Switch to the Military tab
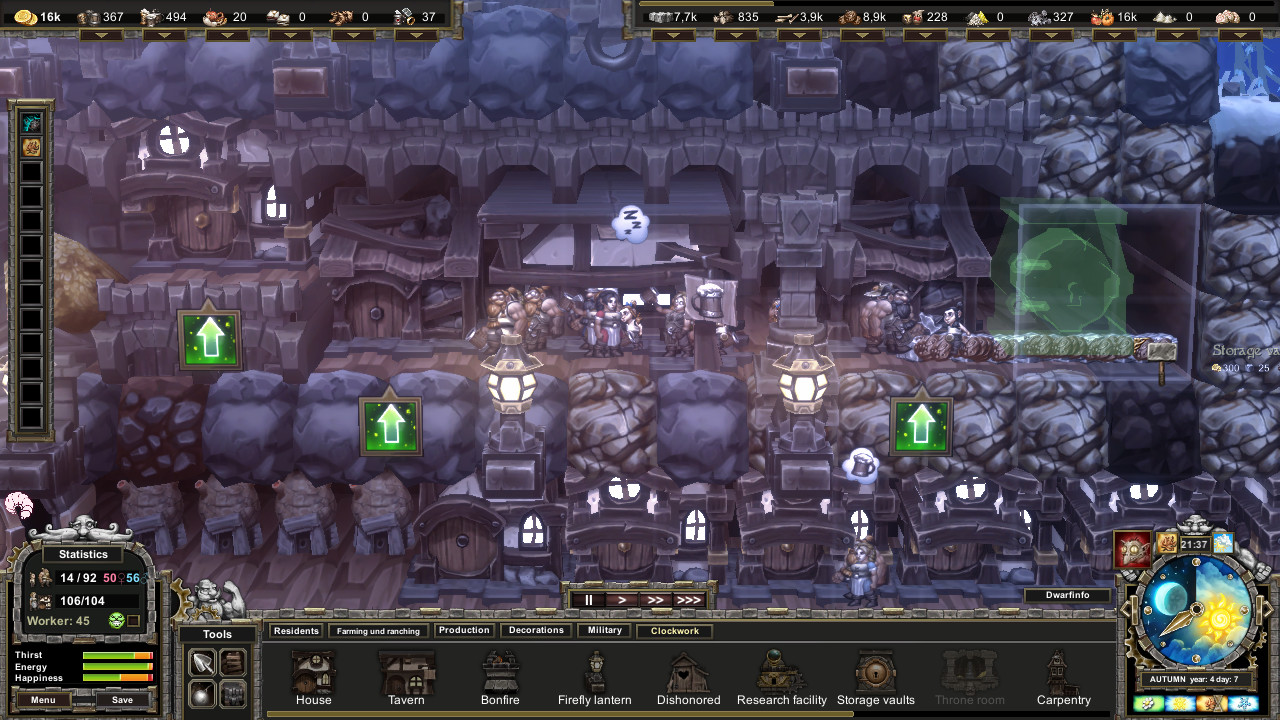1280x720 pixels. [x=604, y=630]
